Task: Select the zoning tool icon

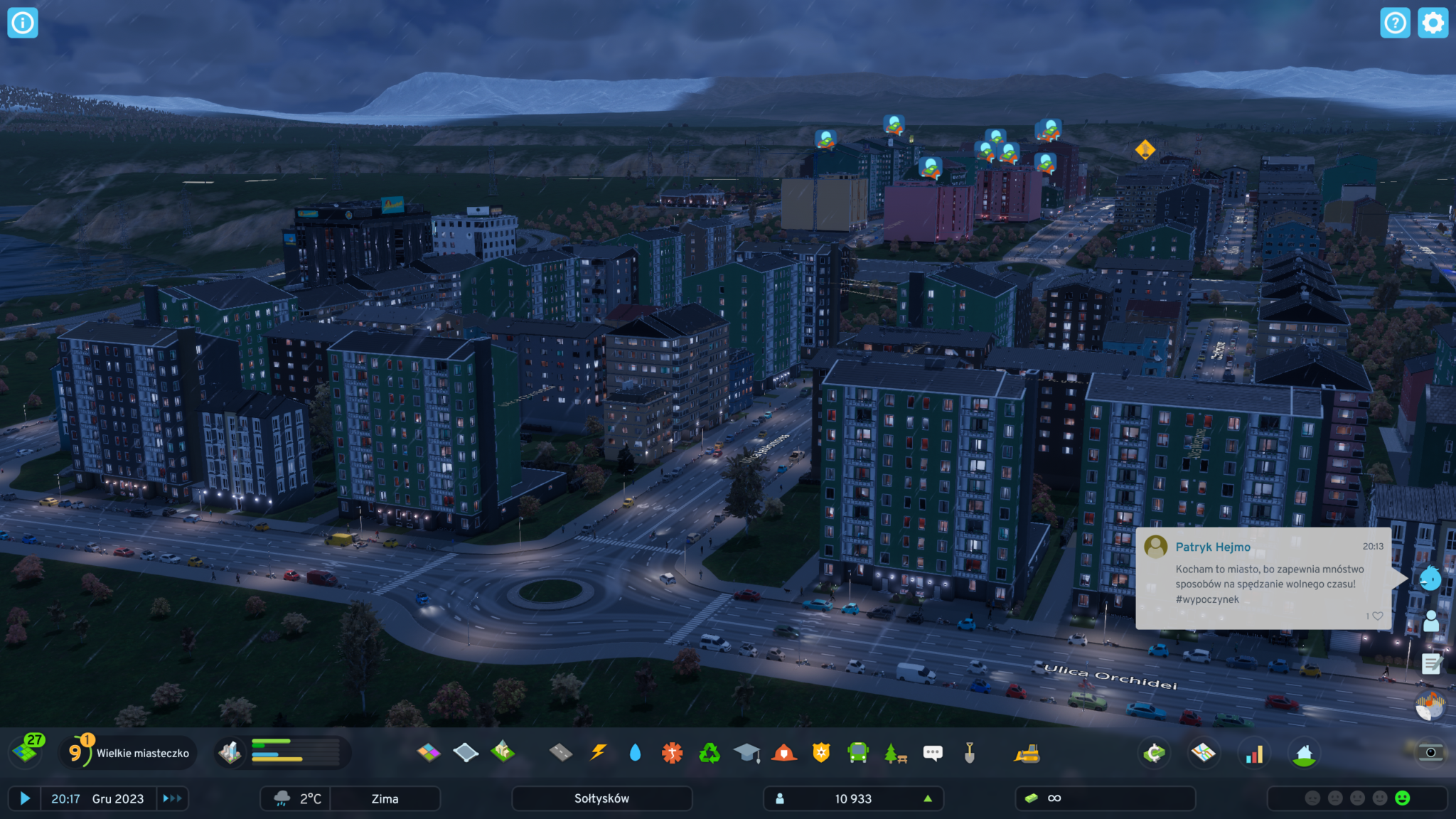Action: click(x=429, y=752)
